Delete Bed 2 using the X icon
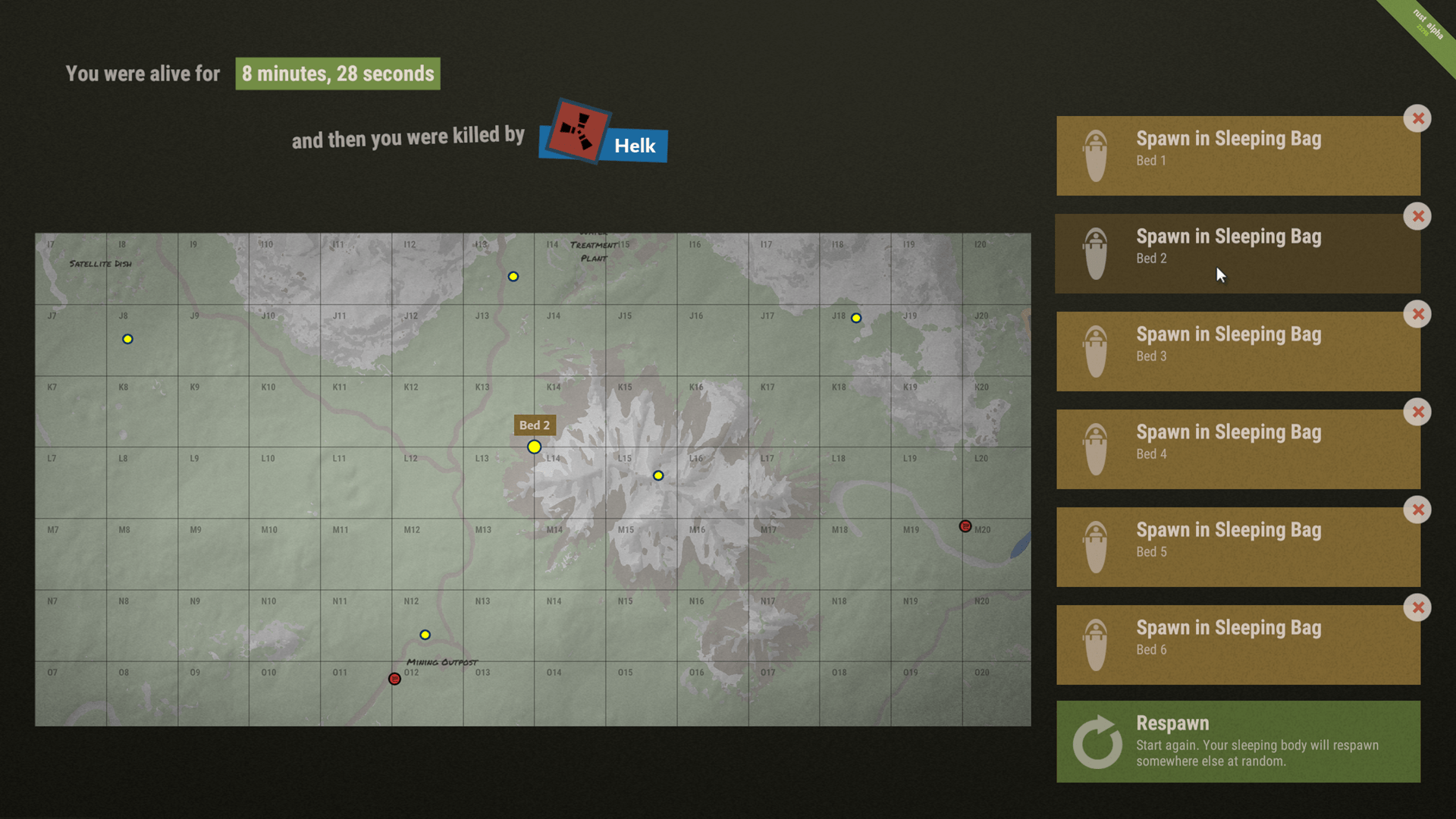This screenshot has height=819, width=1456. [1417, 216]
